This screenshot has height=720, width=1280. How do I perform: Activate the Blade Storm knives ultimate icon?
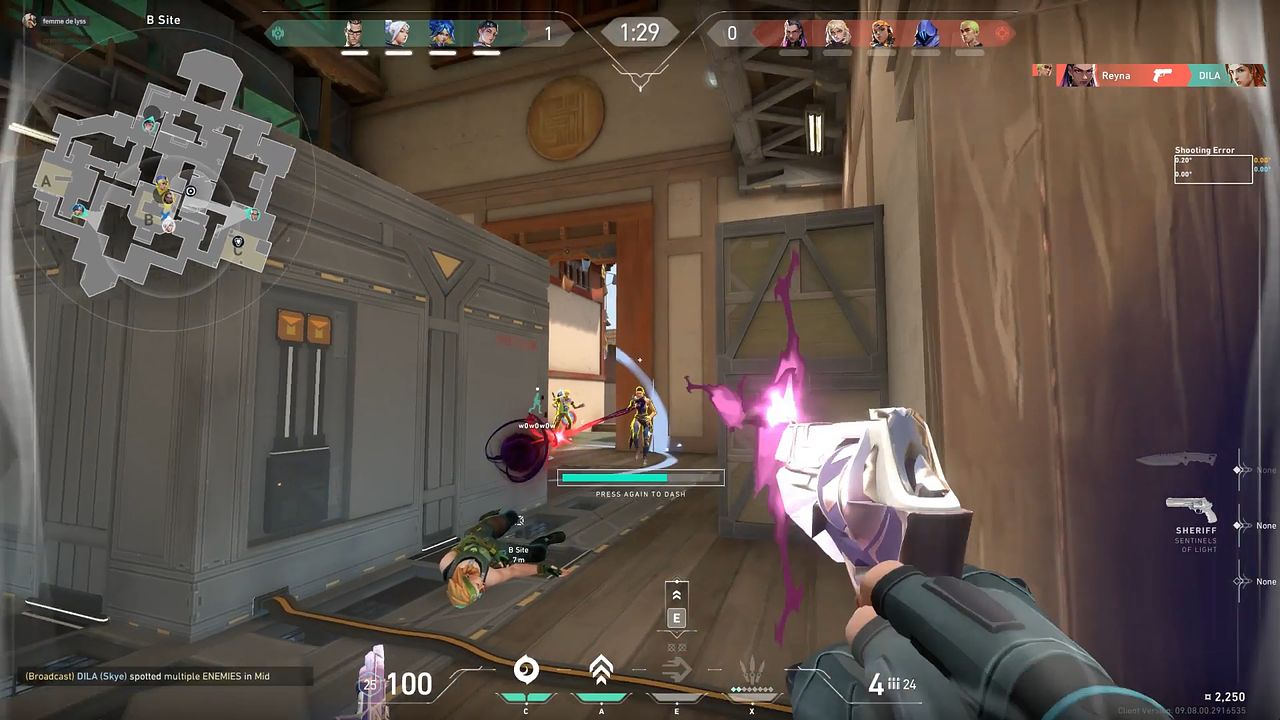(752, 670)
